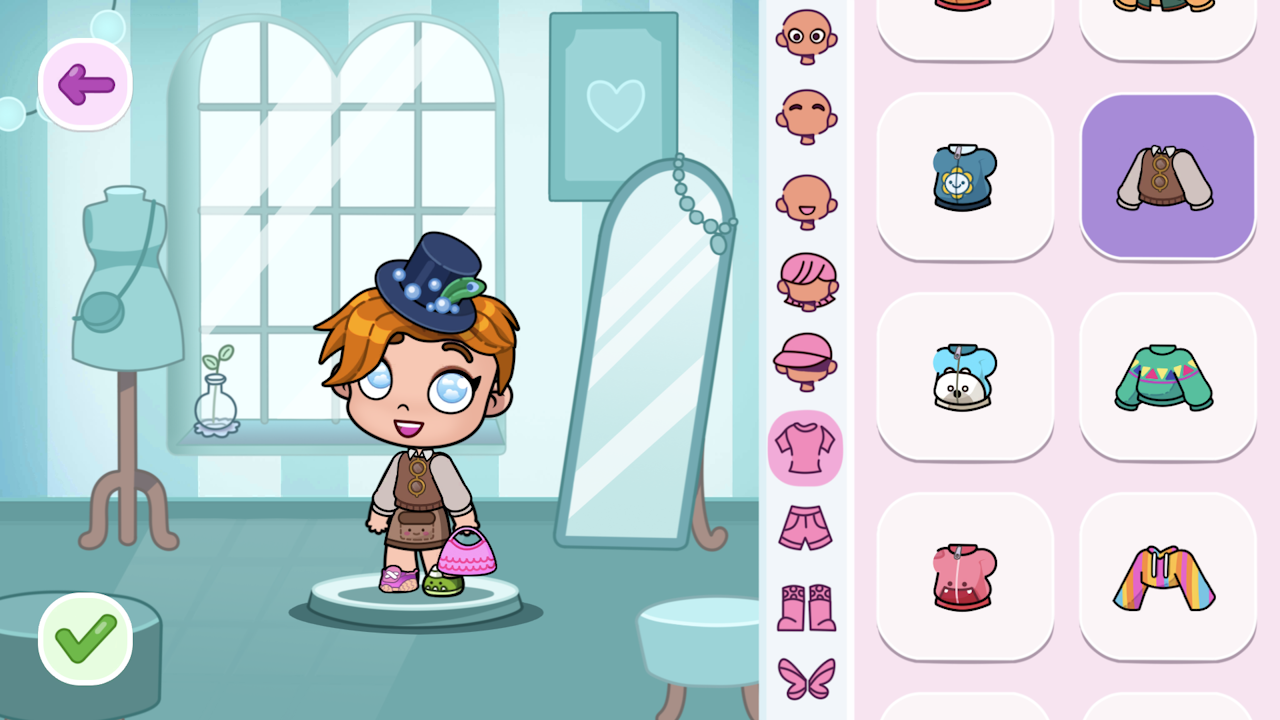Select the boots category icon
The image size is (1280, 720).
point(805,605)
